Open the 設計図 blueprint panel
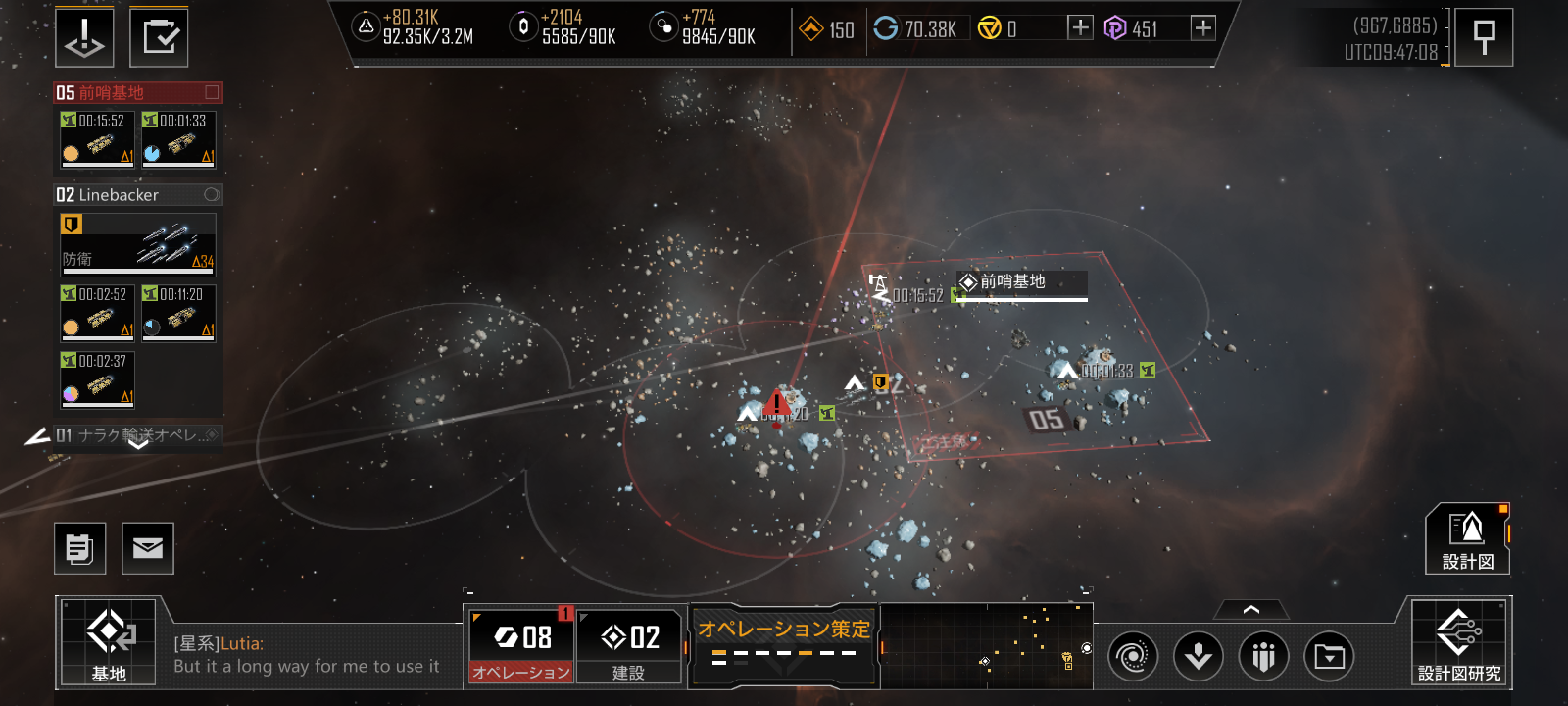The width and height of the screenshot is (1568, 706). tap(1467, 538)
